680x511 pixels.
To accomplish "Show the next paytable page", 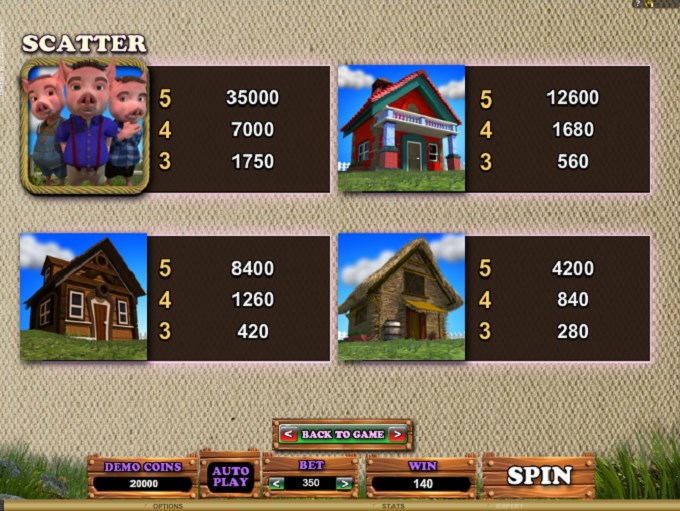I will (397, 434).
